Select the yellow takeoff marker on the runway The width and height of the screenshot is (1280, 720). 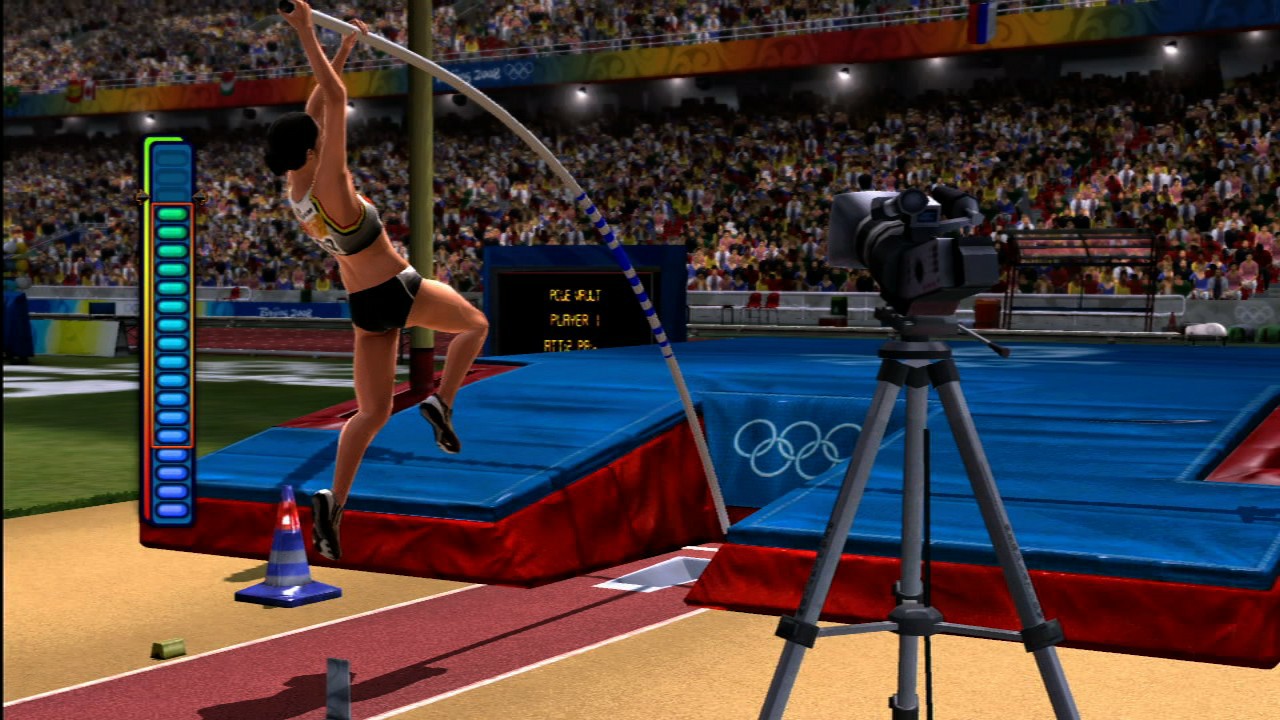click(x=168, y=648)
